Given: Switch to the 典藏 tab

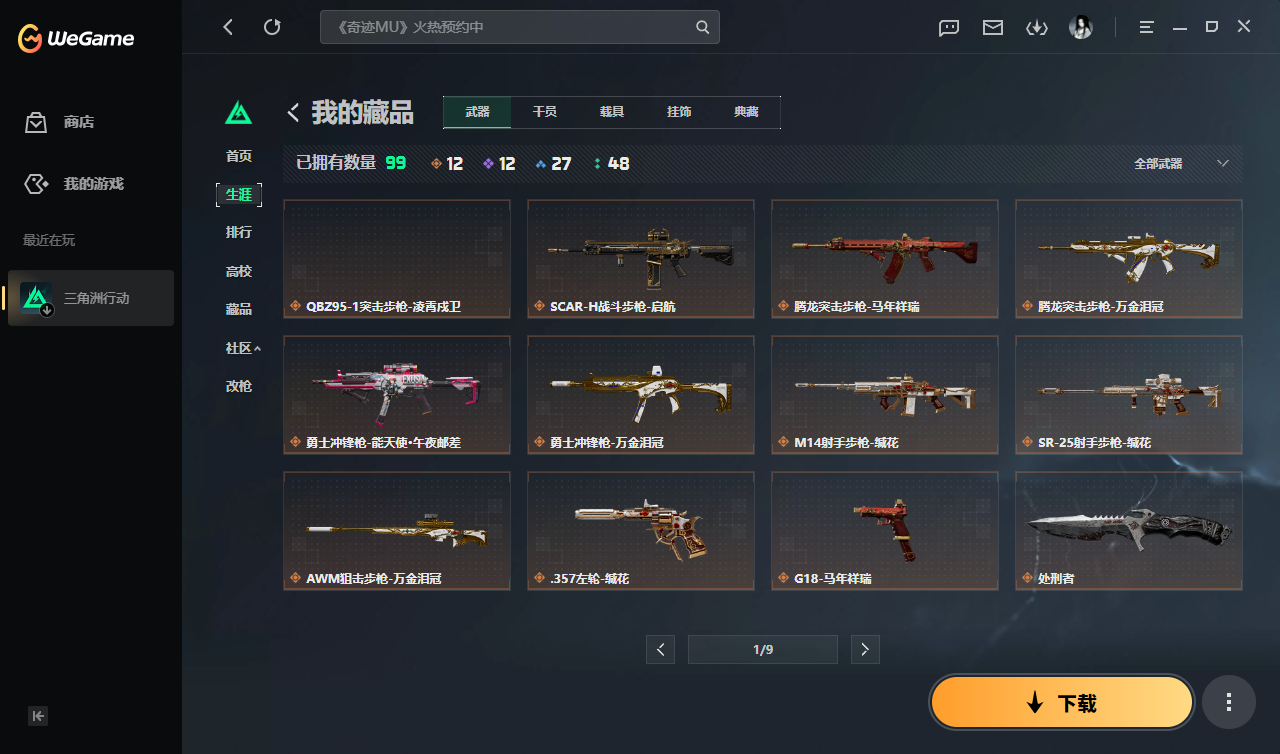Looking at the screenshot, I should click(746, 112).
